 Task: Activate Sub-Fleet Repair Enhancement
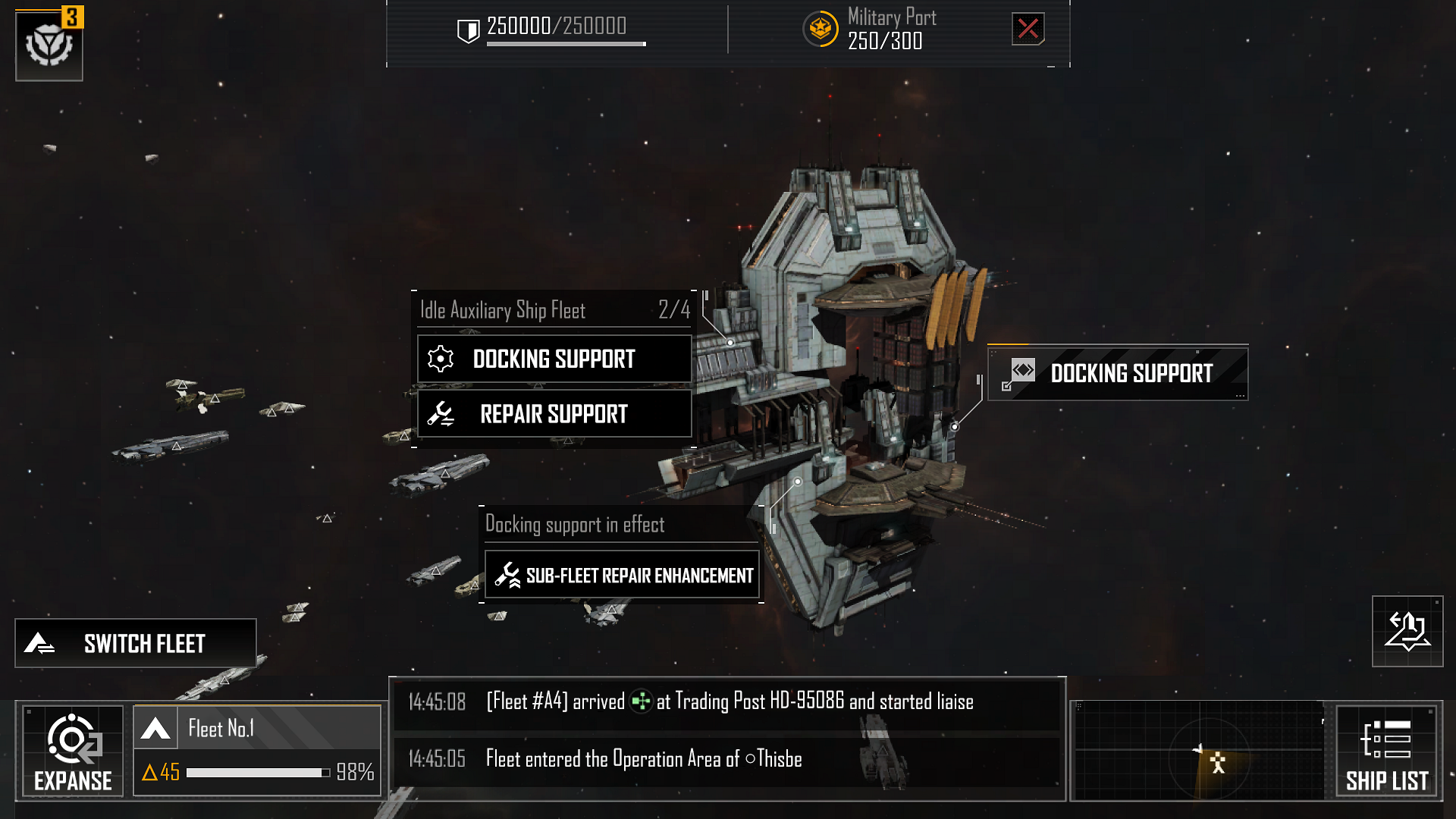pyautogui.click(x=622, y=576)
